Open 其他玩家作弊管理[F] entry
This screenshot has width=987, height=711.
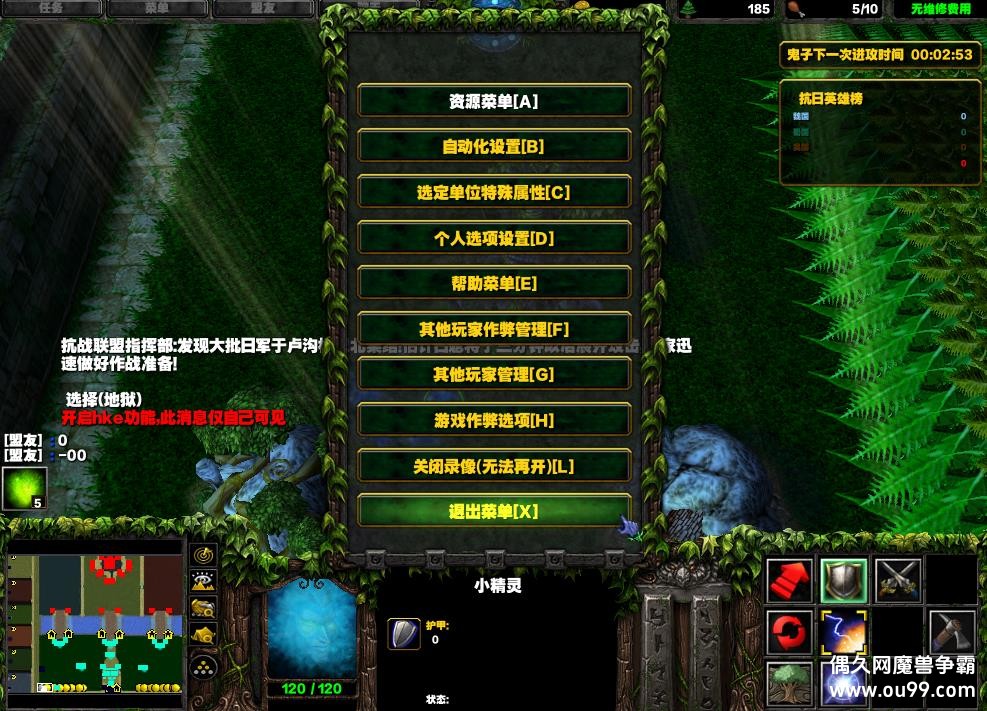[x=494, y=329]
